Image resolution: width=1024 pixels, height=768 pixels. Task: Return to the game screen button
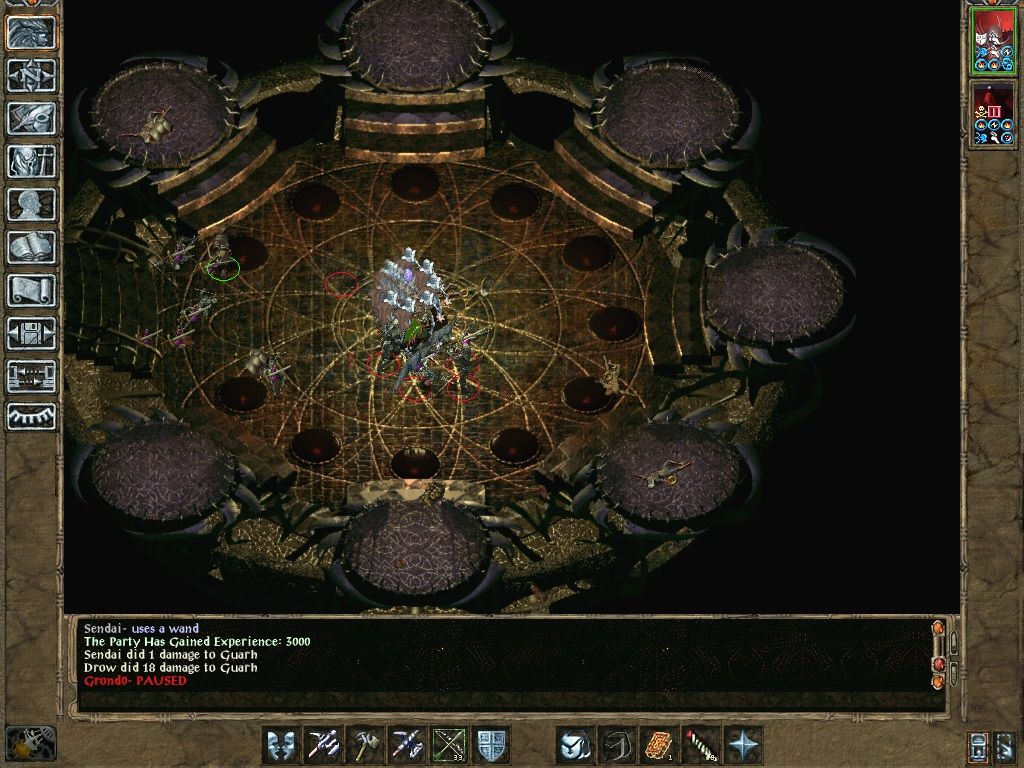(31, 33)
